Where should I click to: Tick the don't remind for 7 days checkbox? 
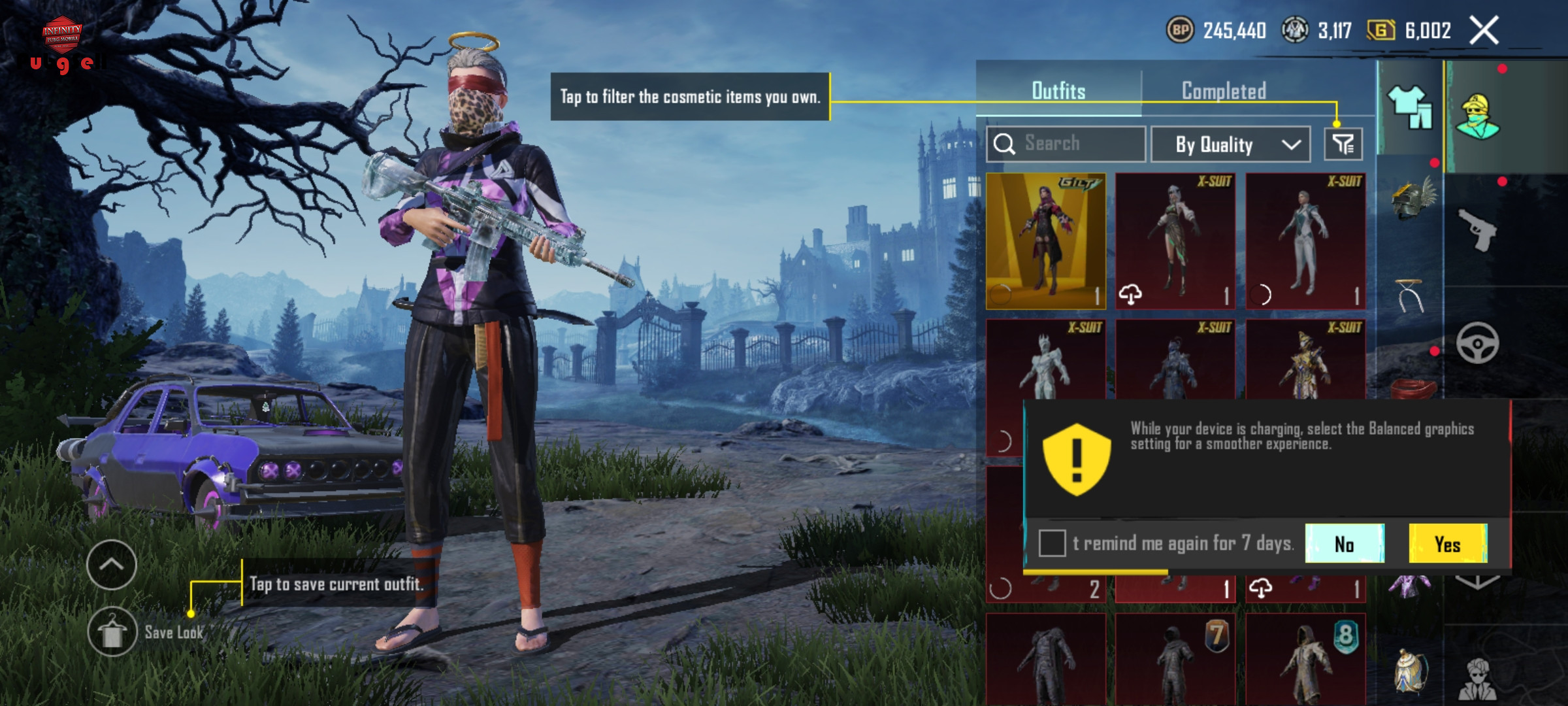(1052, 543)
